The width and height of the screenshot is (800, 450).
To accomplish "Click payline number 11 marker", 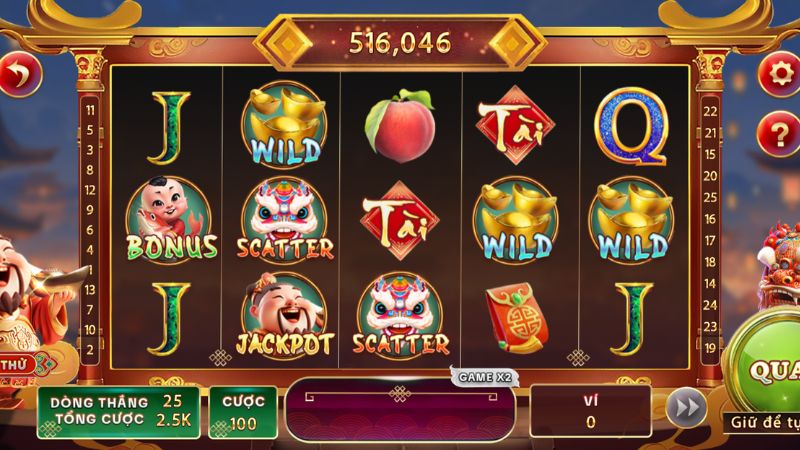I will click(x=91, y=110).
